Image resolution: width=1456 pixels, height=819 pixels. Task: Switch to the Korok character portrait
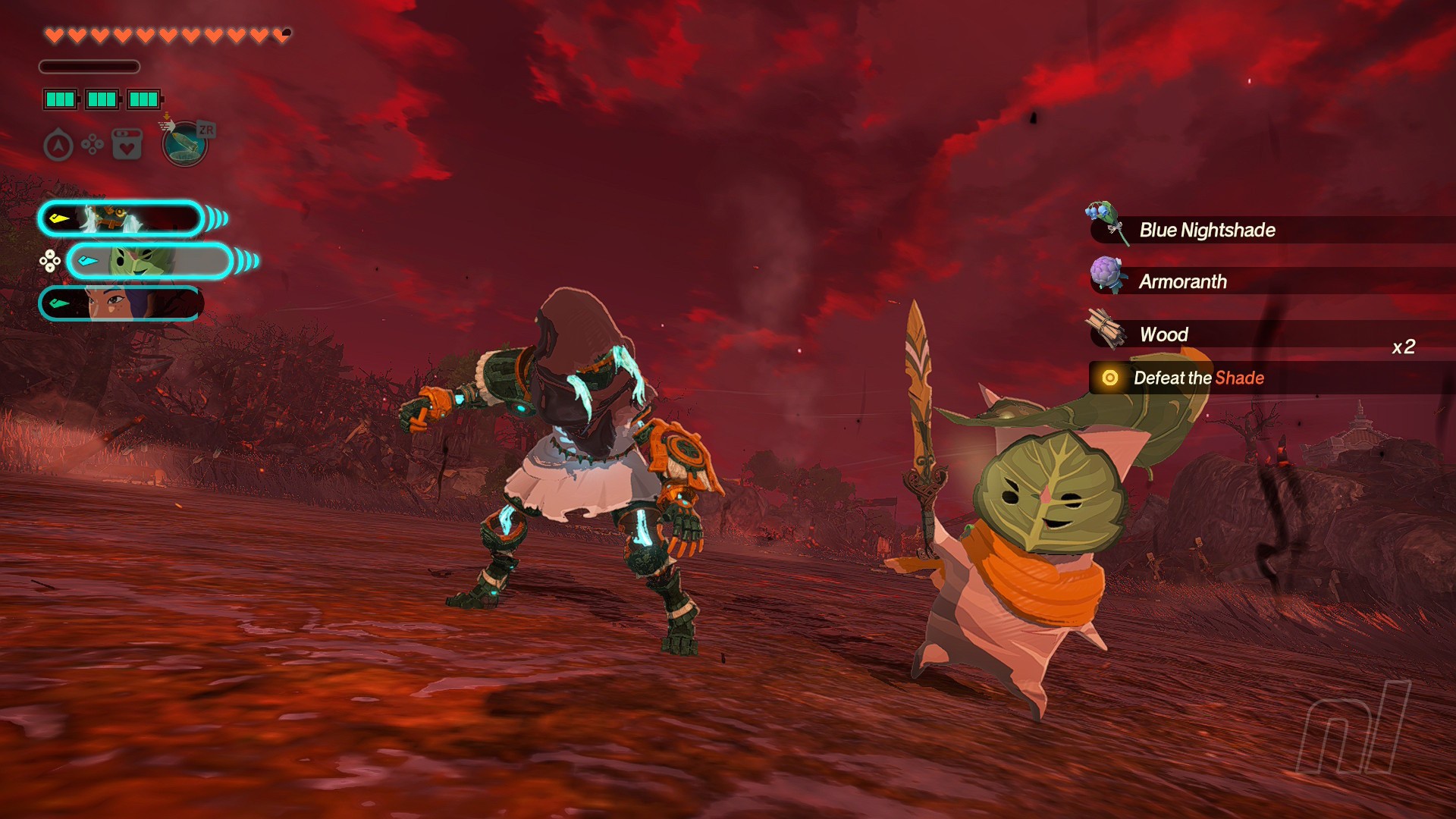tap(149, 262)
